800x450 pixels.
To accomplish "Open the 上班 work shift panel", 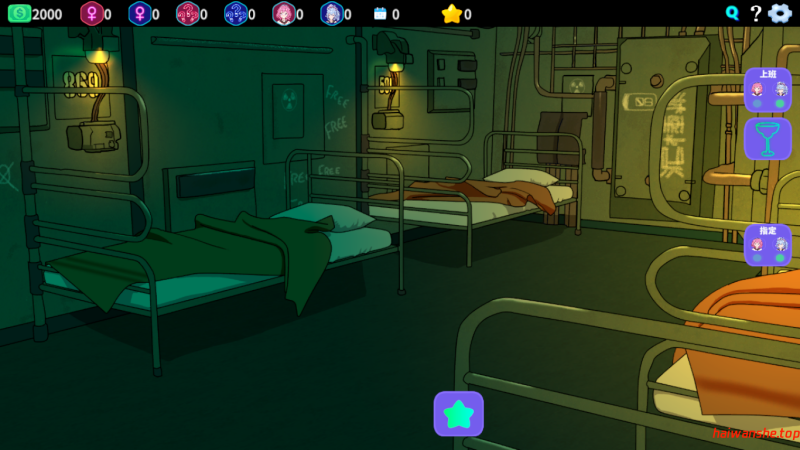I will (x=767, y=89).
